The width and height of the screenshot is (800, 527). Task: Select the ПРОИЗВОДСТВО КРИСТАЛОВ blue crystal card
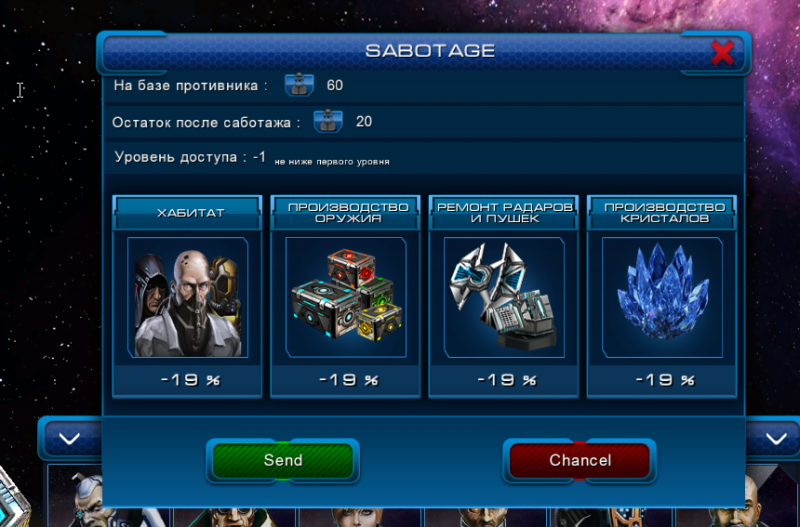pos(661,297)
